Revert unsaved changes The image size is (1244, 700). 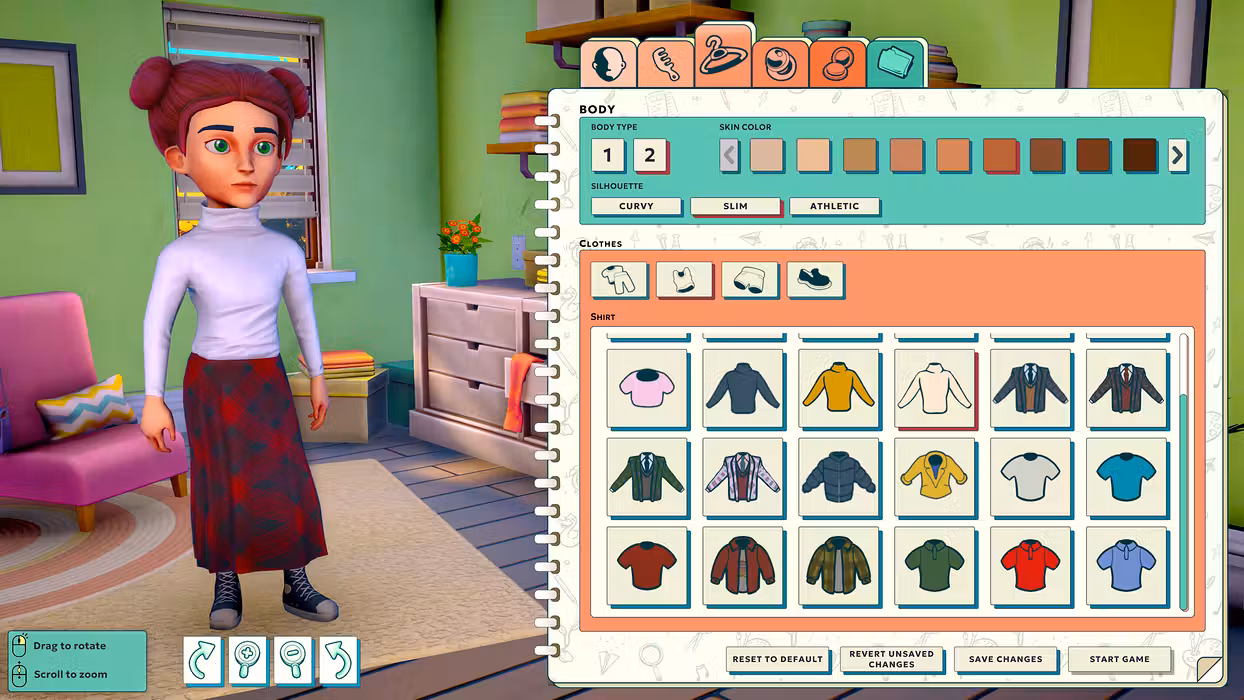coord(891,659)
